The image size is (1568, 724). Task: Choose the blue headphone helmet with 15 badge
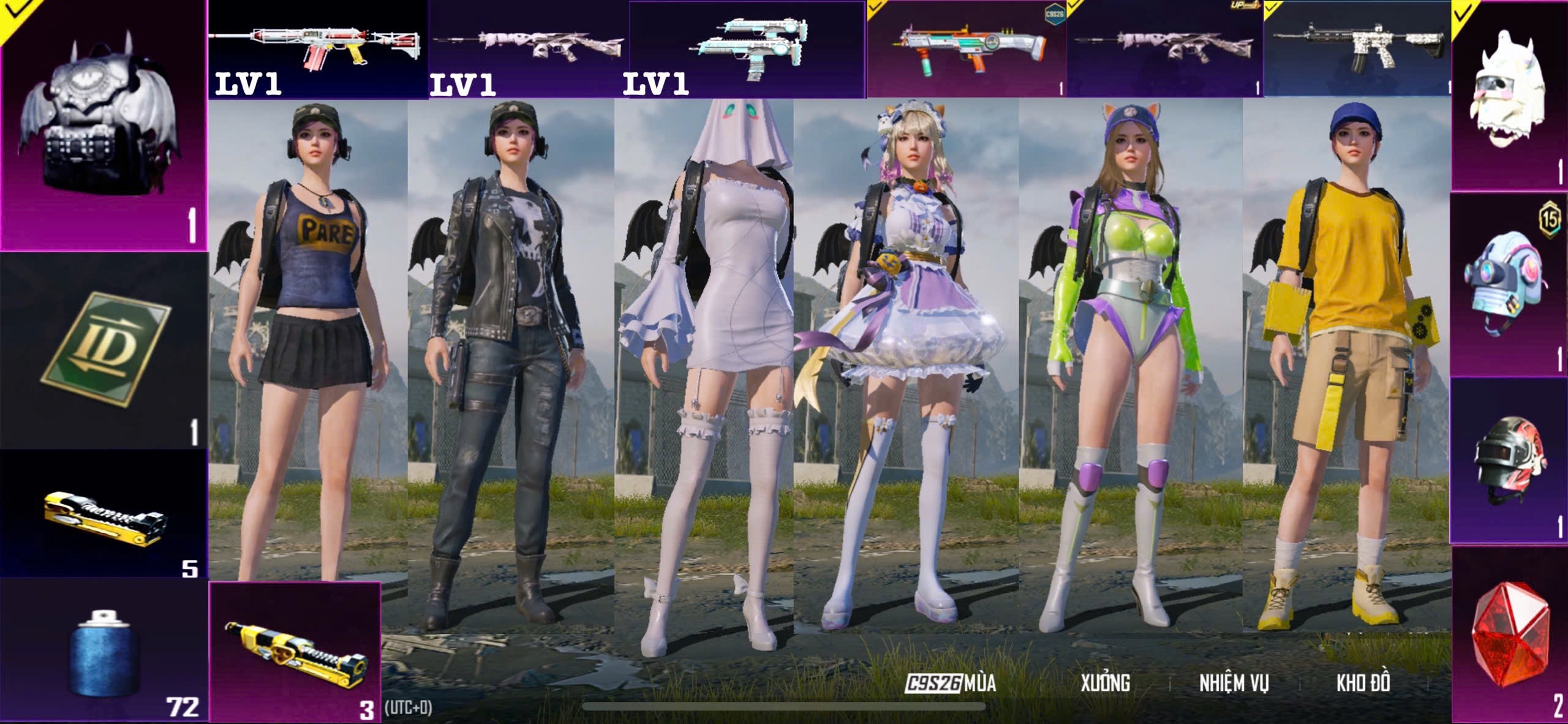[x=1509, y=284]
